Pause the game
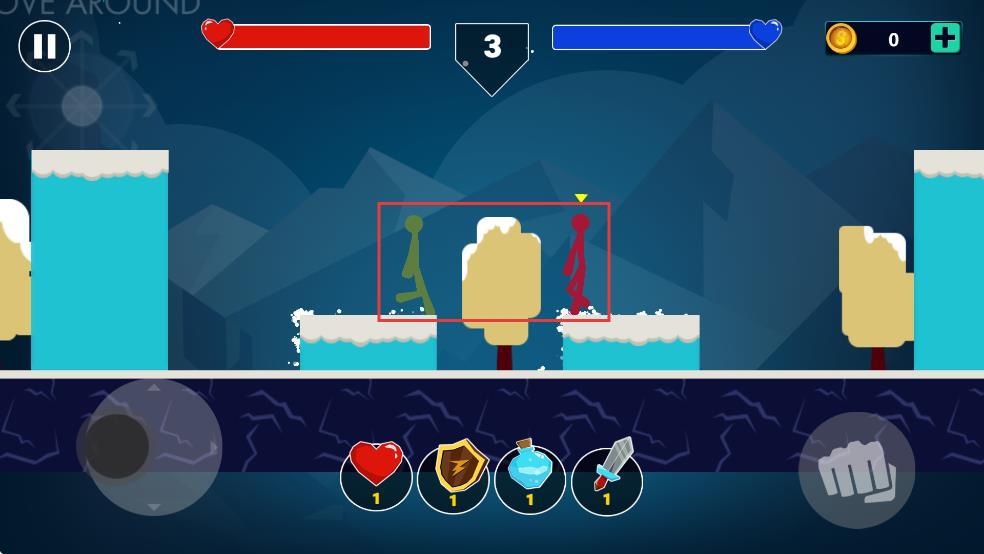984x554 pixels. click(45, 46)
